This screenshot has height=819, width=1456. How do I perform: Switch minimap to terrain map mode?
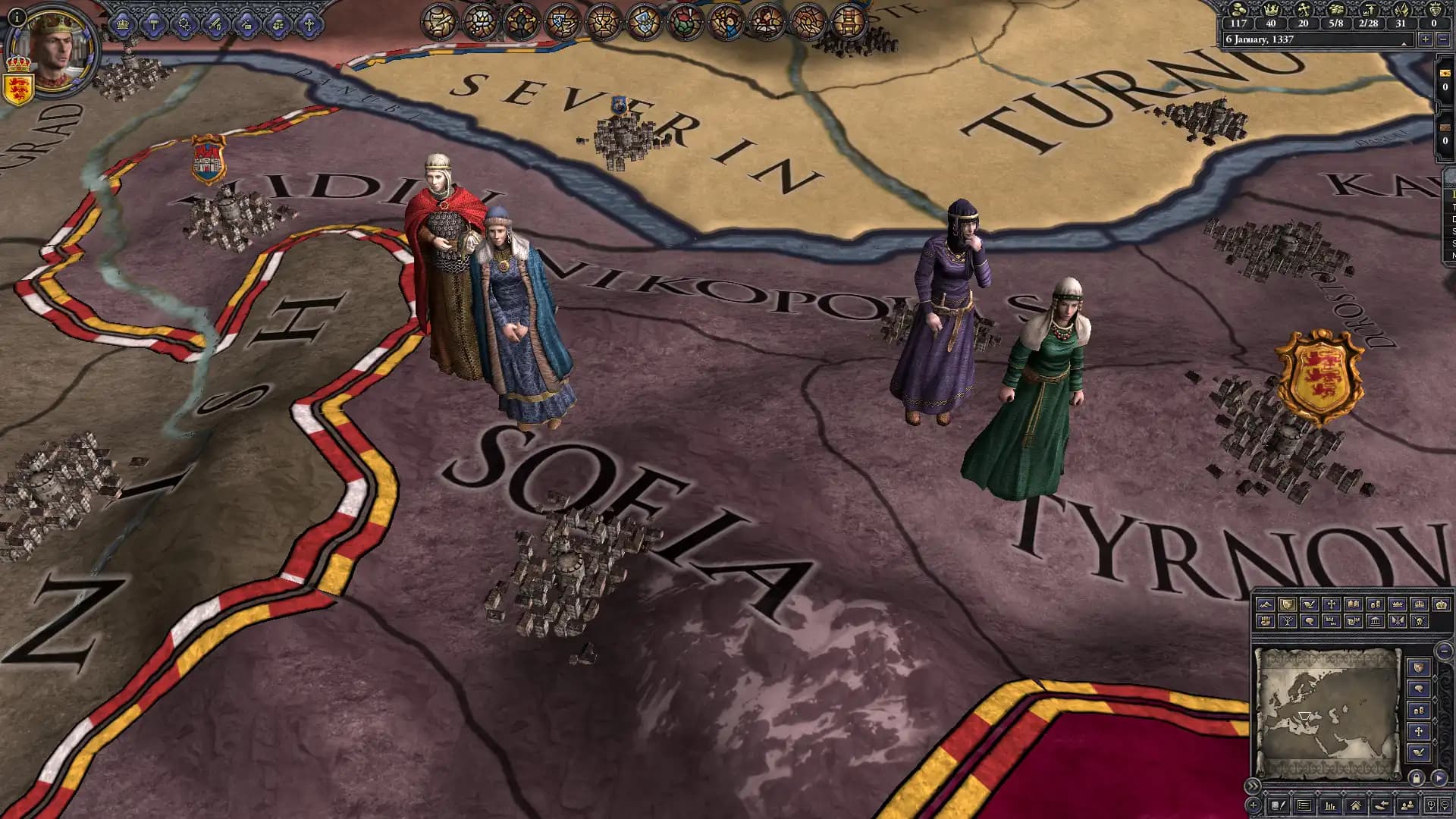(x=1266, y=604)
